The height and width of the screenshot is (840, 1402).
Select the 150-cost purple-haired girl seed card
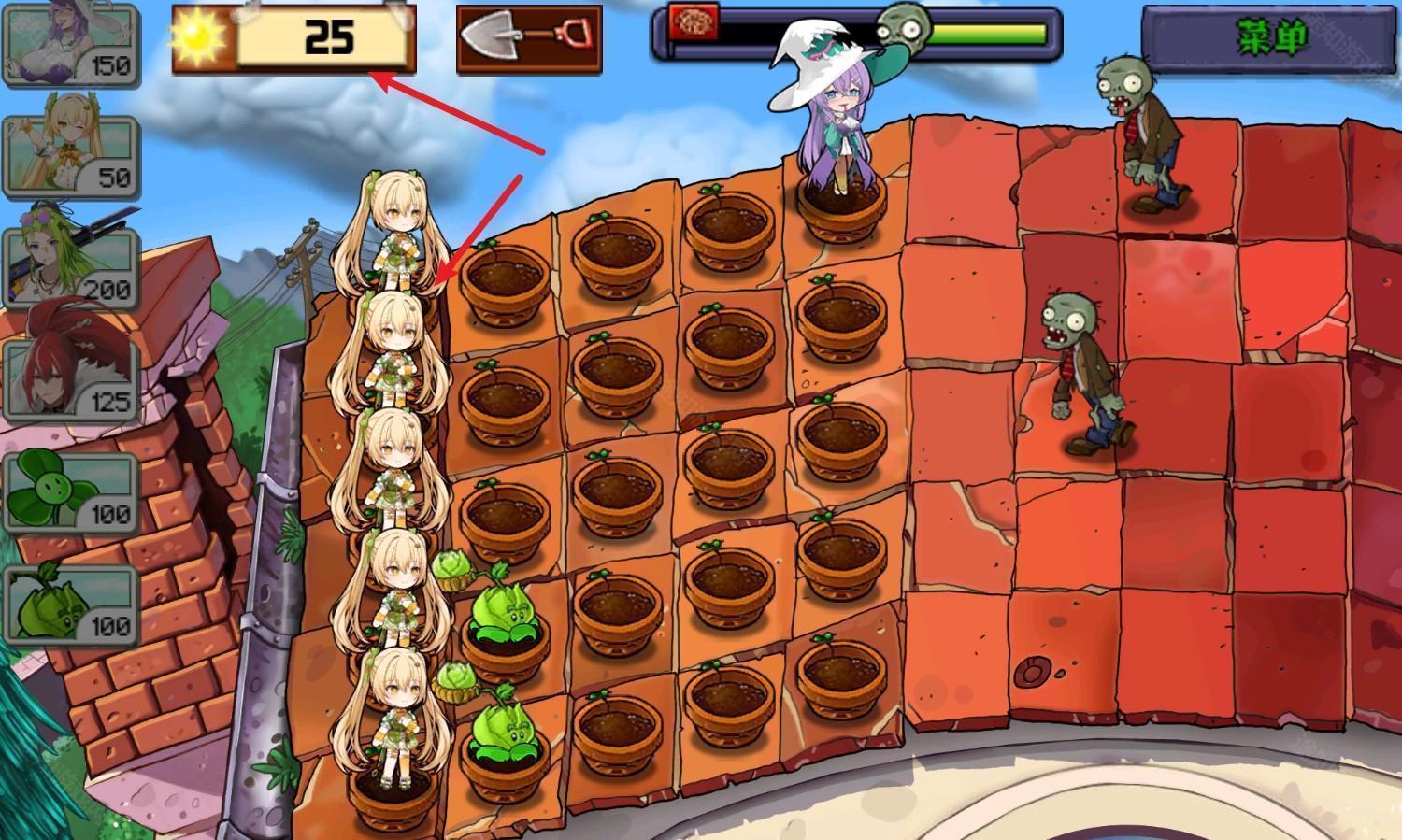point(70,44)
